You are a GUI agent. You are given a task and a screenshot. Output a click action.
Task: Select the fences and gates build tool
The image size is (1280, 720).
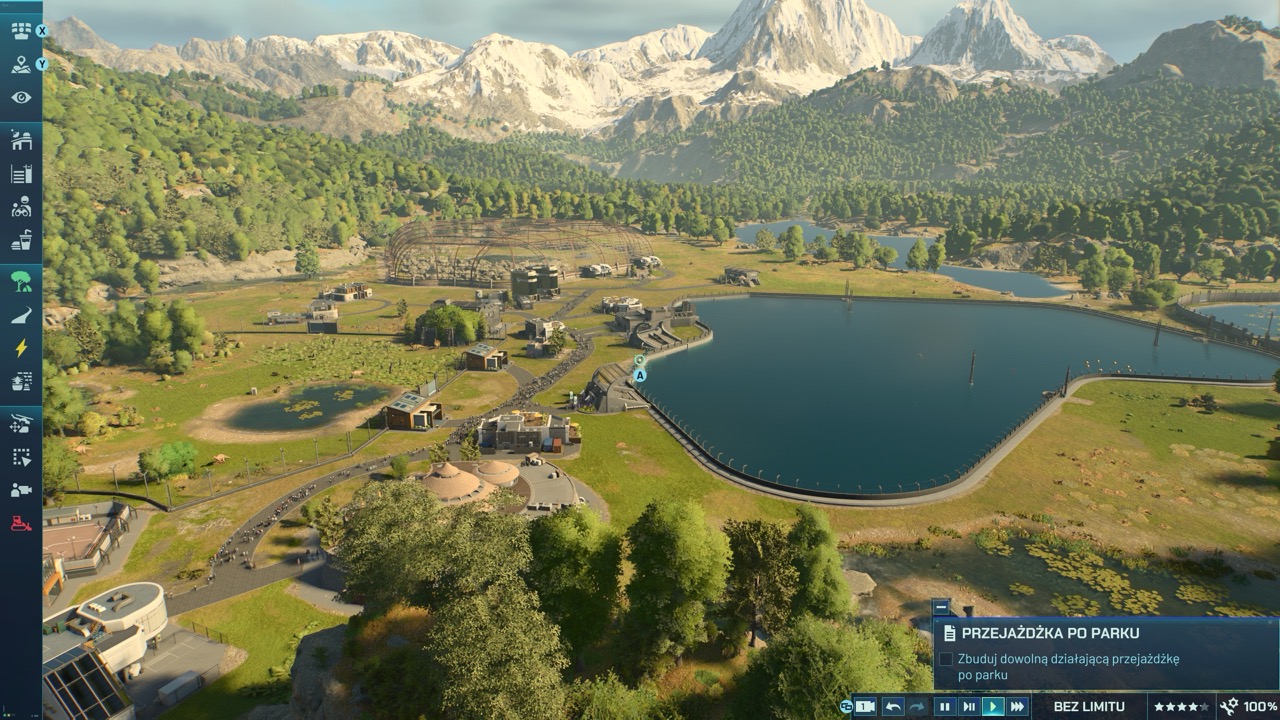(21, 174)
